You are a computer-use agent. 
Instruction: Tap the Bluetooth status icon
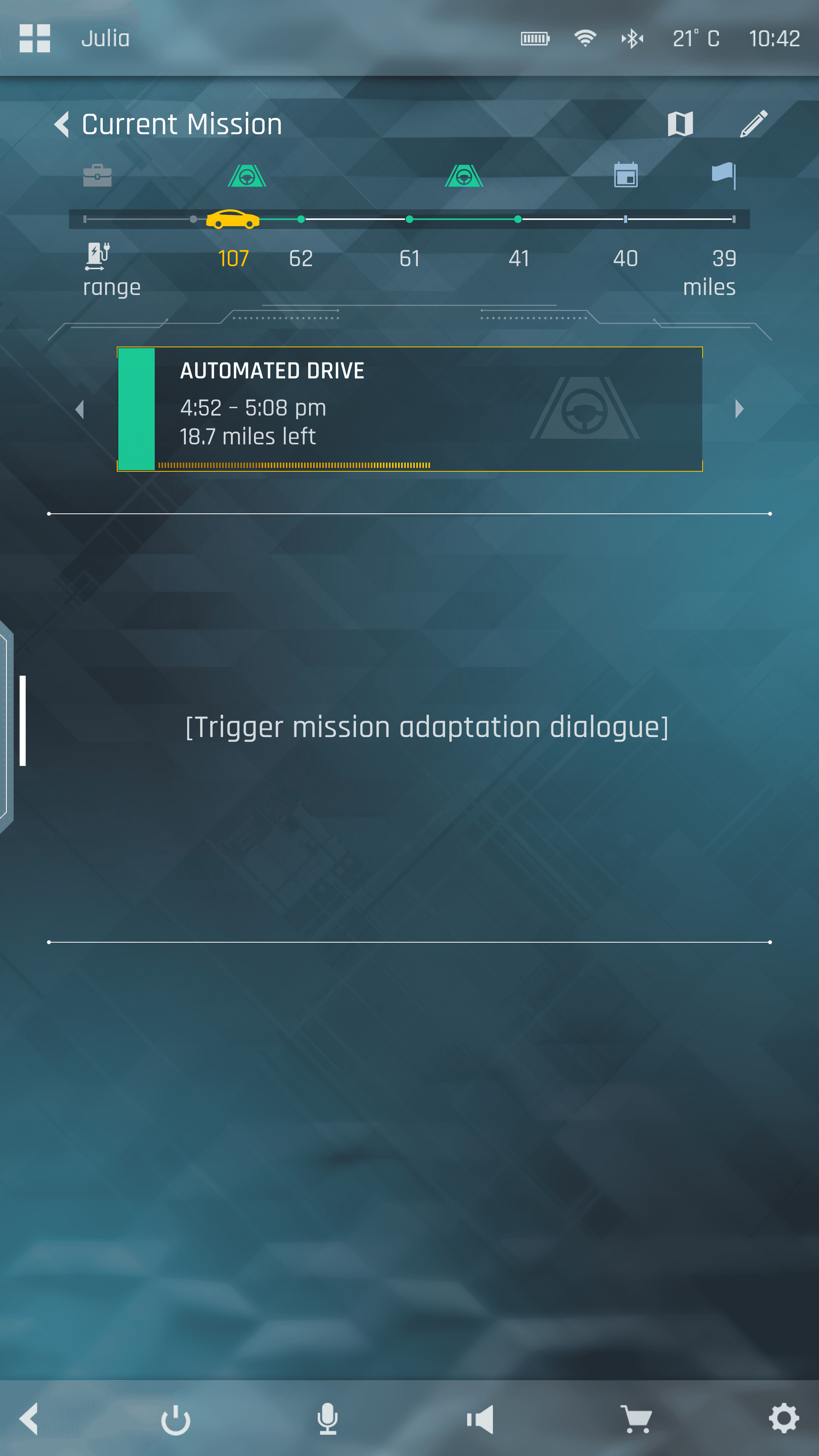point(632,38)
